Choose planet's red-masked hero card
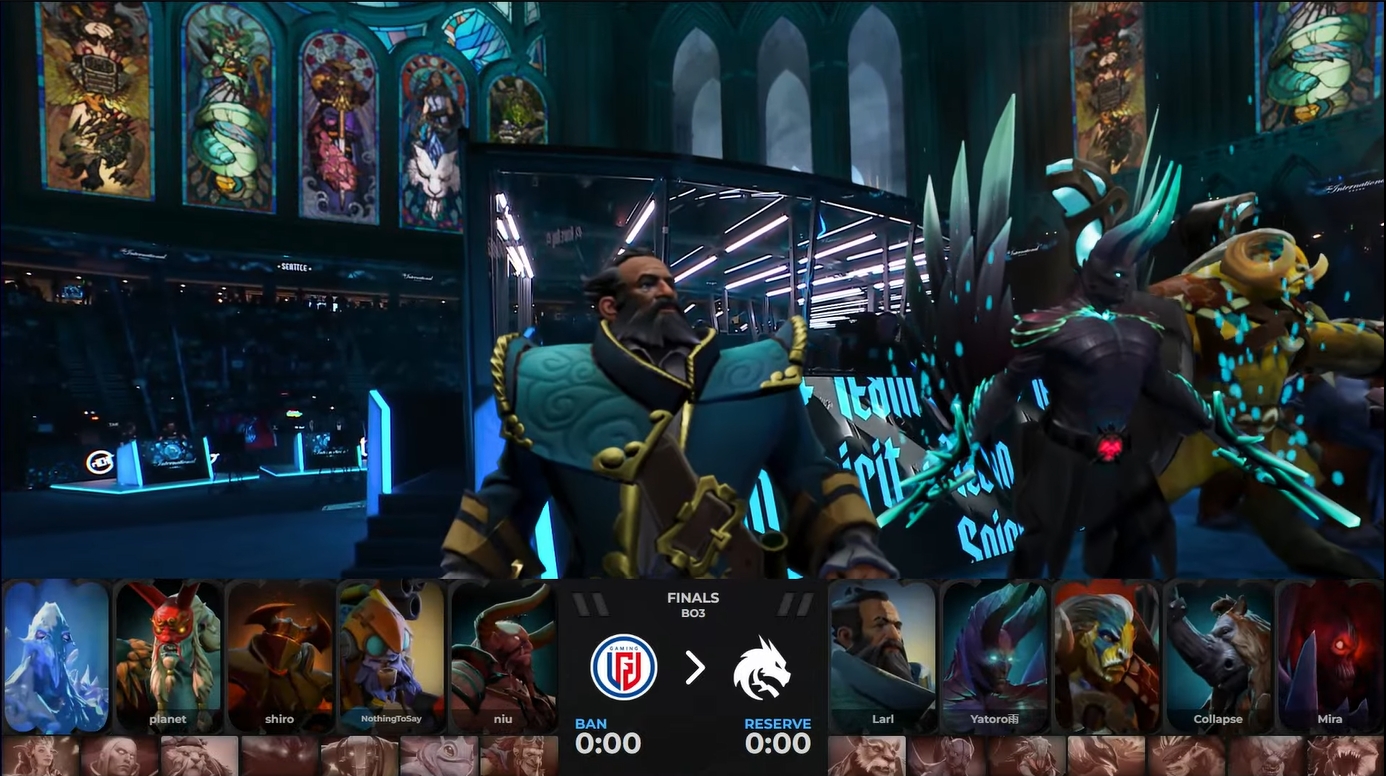Viewport: 1386px width, 776px height. [168, 655]
